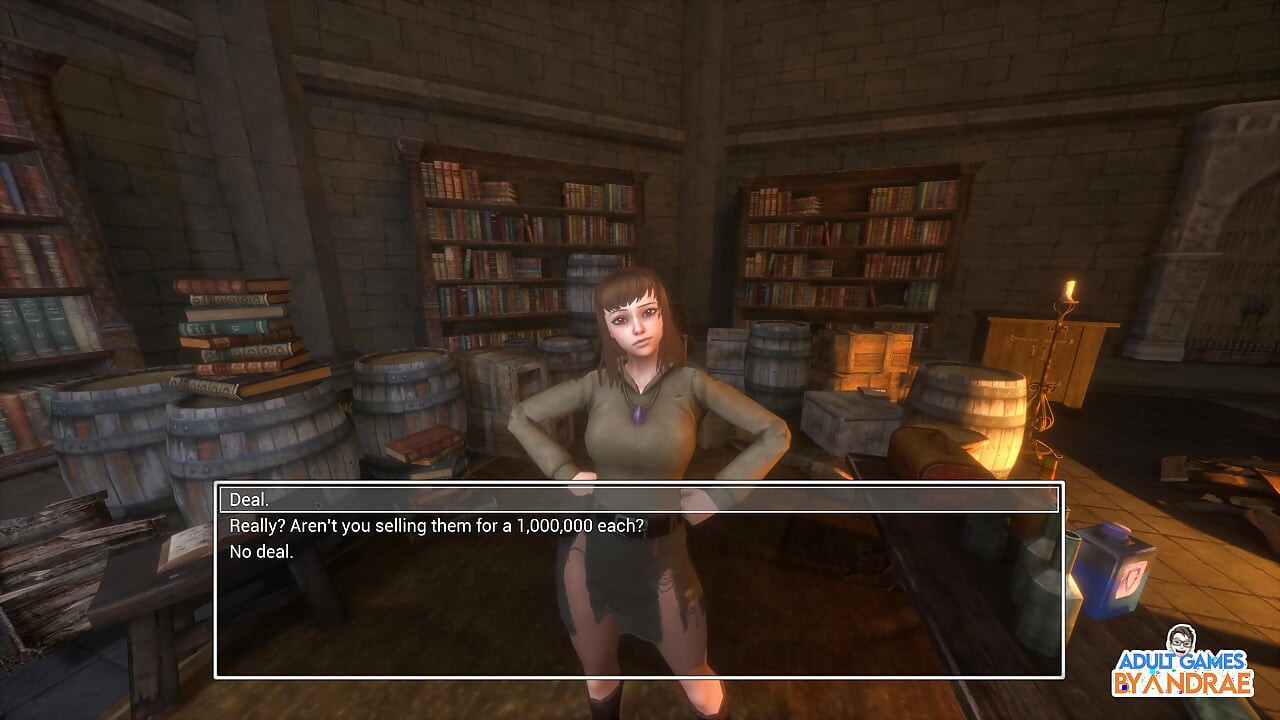
Task: Click the purple amulet on the shopkeeper's neck
Action: [x=641, y=413]
